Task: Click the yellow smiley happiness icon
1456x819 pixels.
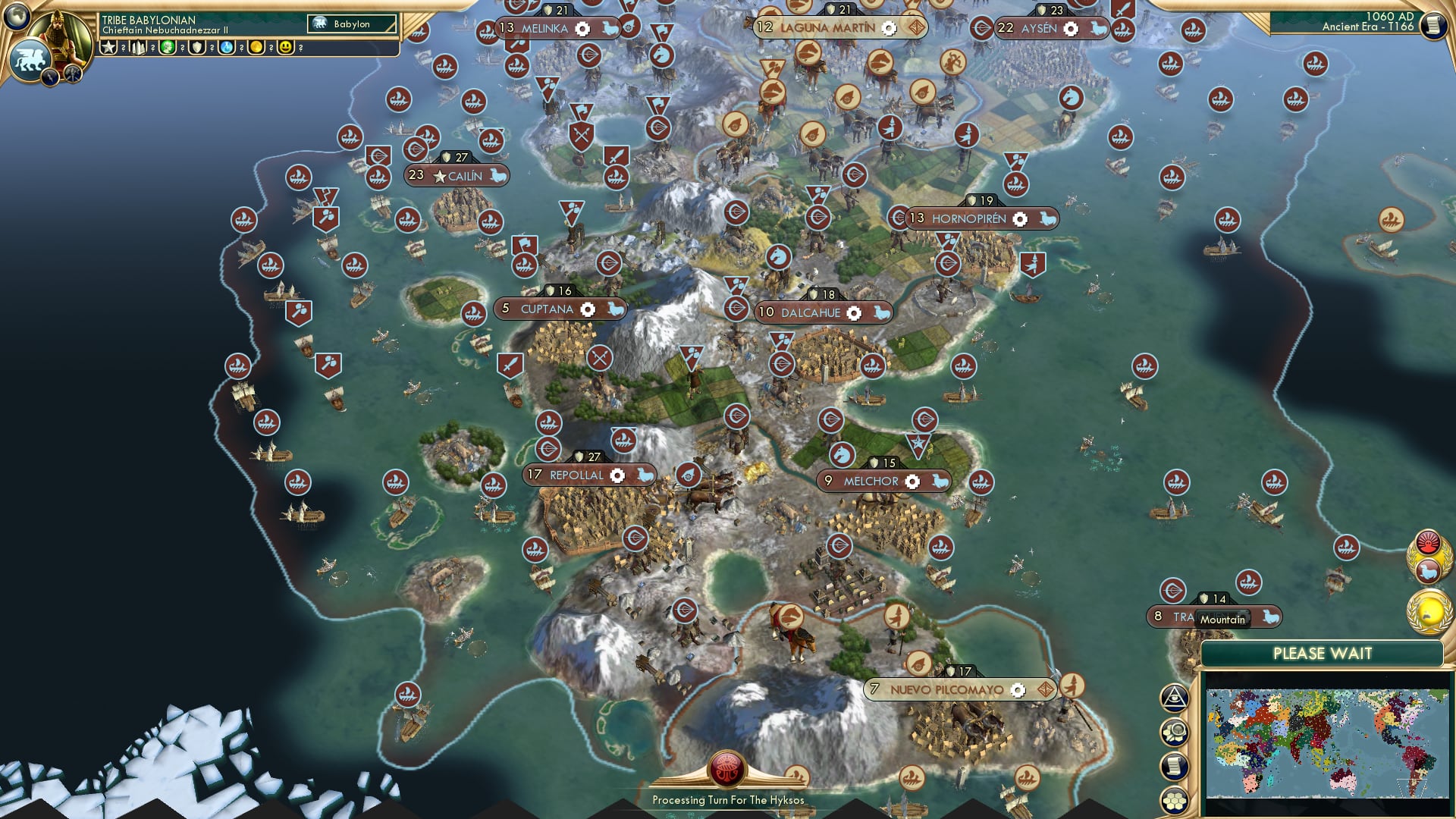Action: click(286, 48)
